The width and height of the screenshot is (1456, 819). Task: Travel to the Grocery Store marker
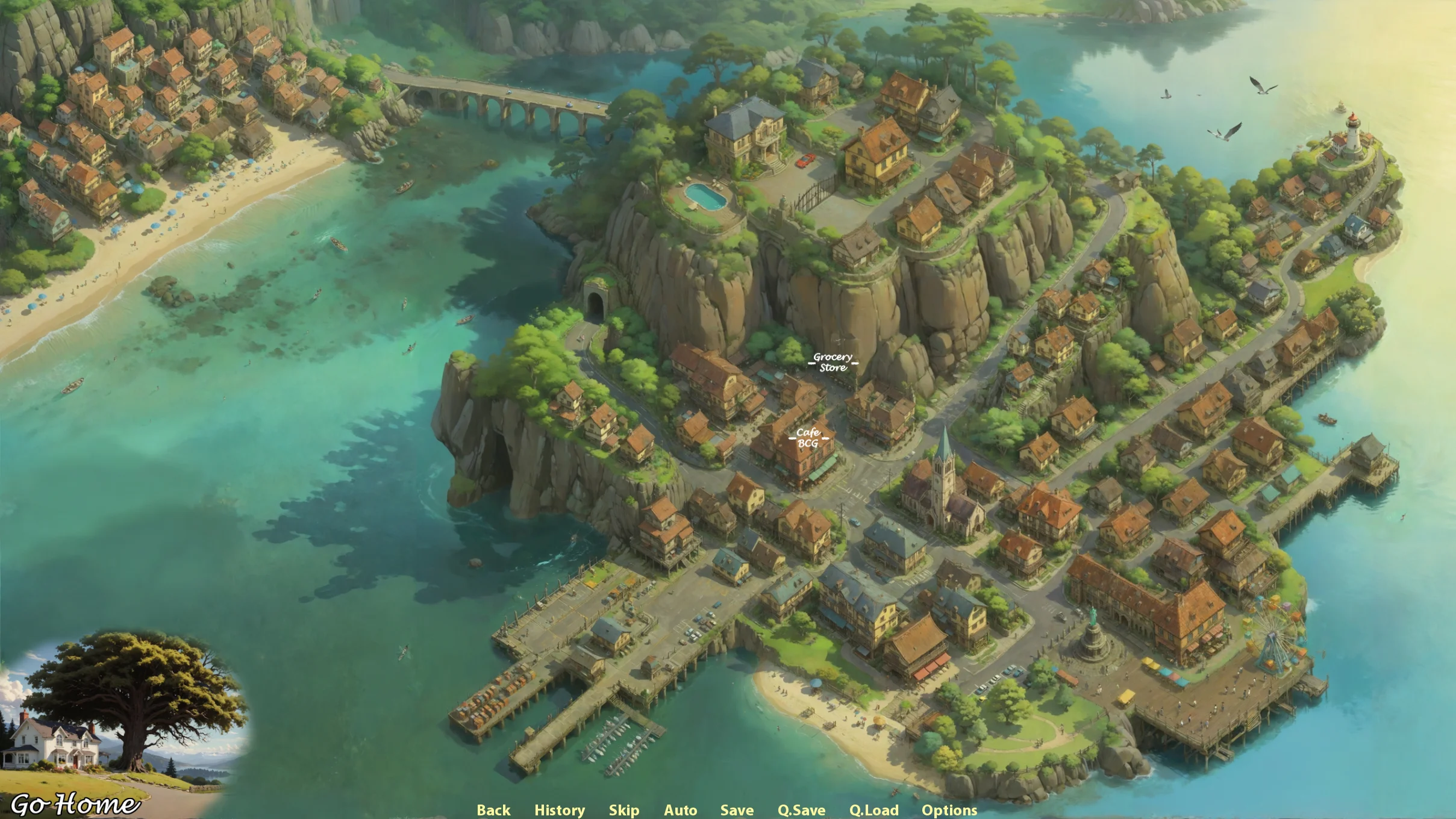833,363
